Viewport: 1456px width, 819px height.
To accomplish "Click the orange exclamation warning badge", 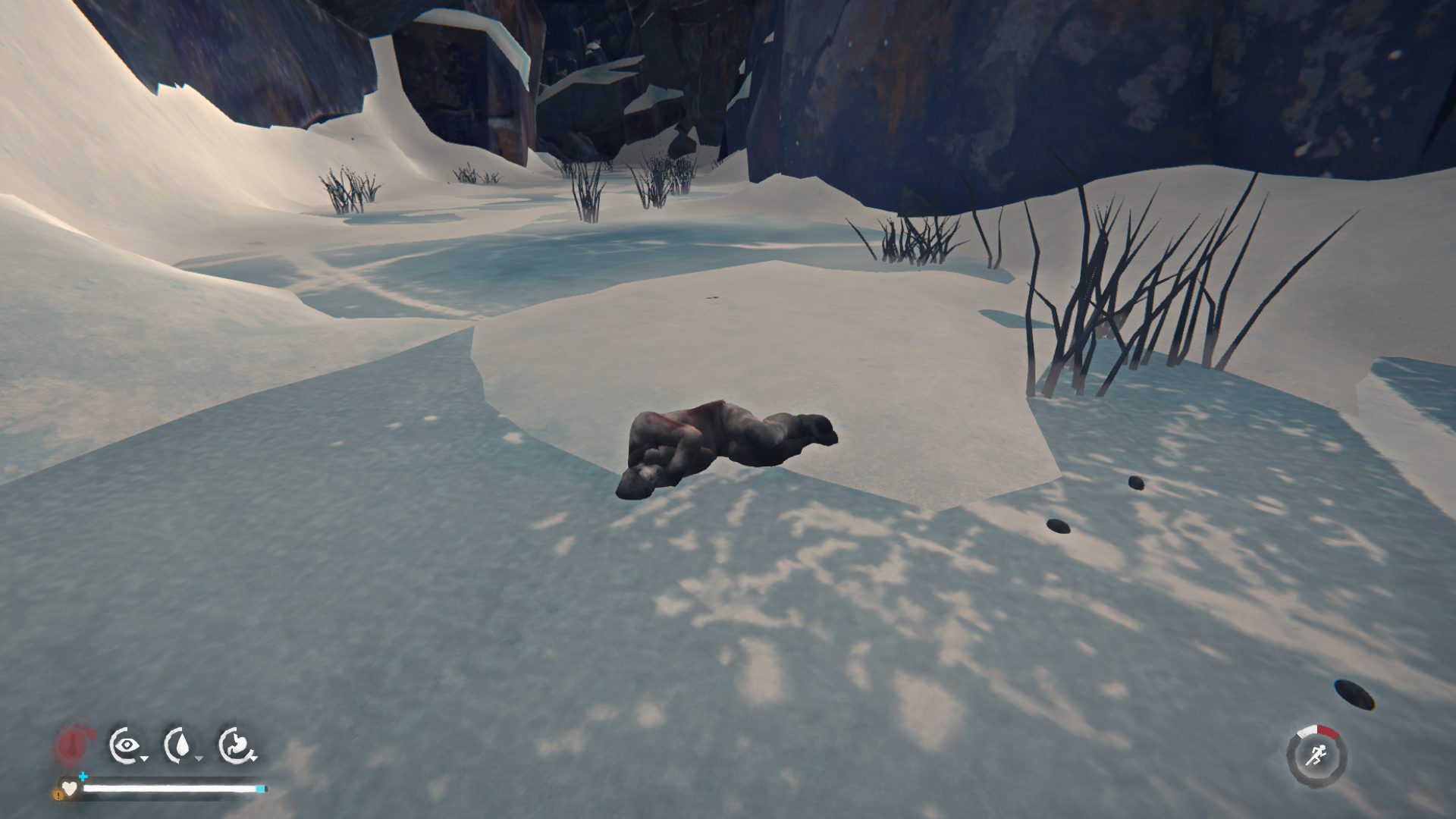I will pyautogui.click(x=58, y=795).
